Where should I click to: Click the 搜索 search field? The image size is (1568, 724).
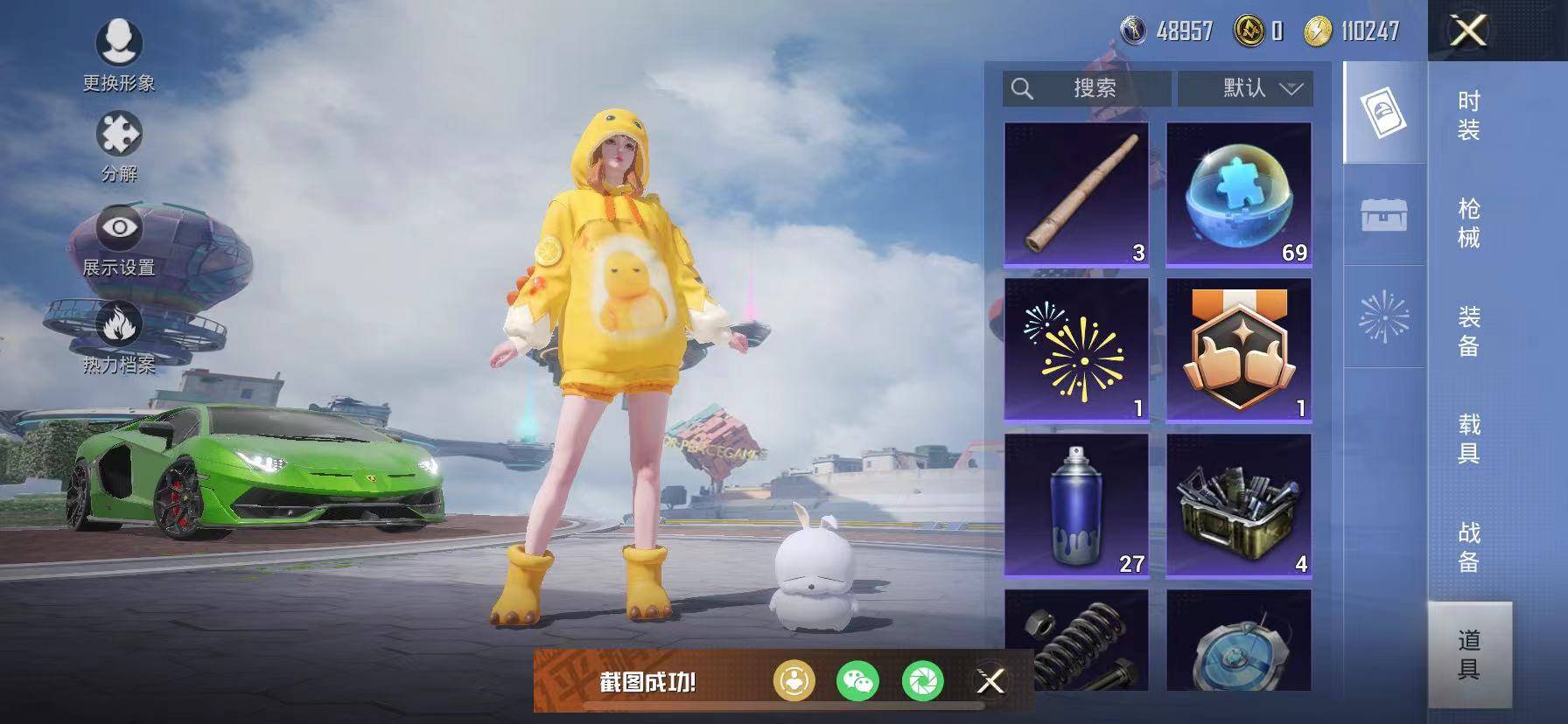pyautogui.click(x=1087, y=88)
